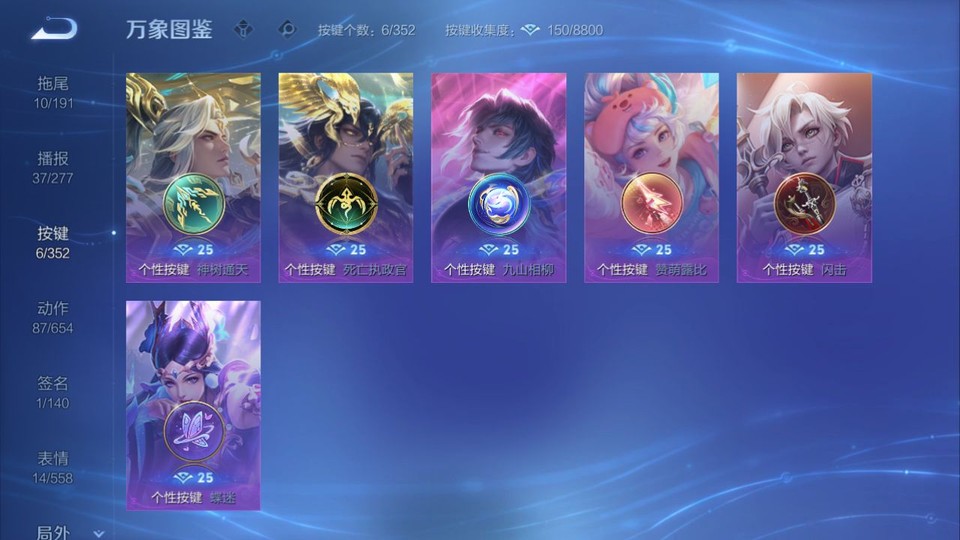The height and width of the screenshot is (540, 960).
Task: Select the 按键 category tab
Action: (x=54, y=242)
